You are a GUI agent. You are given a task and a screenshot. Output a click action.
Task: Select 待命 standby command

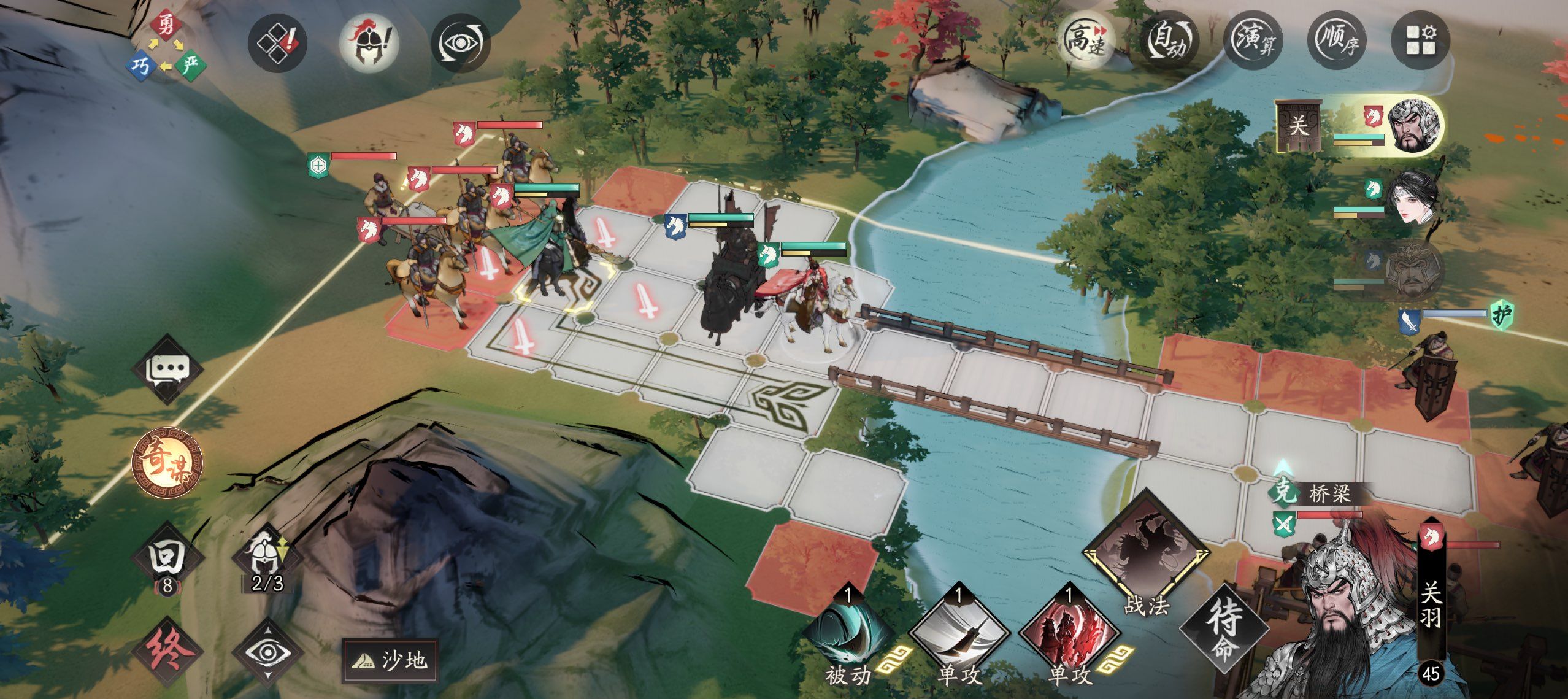coord(1224,628)
